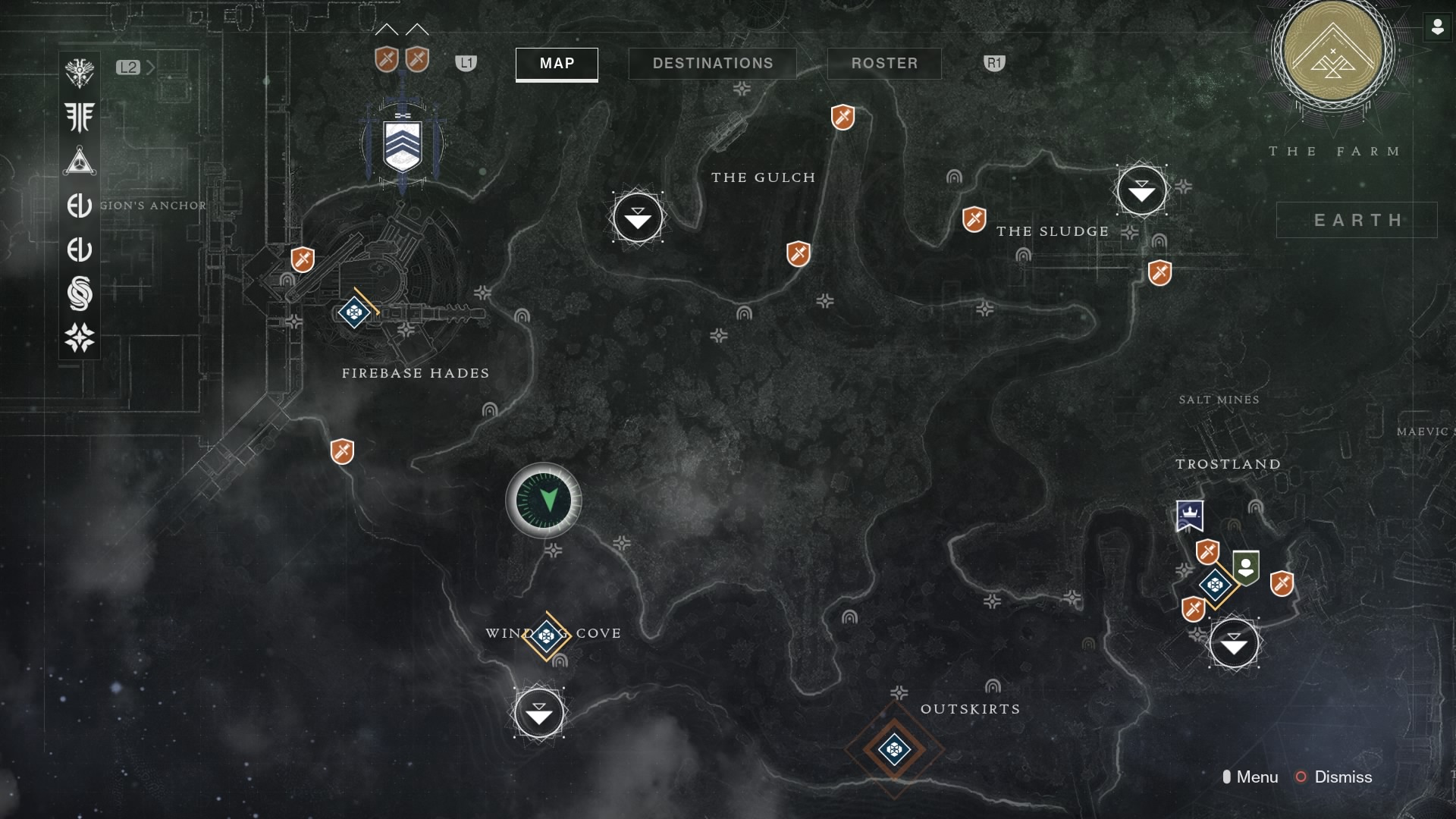Open the Lost Sector near The Gulch
The image size is (1456, 819).
click(638, 218)
